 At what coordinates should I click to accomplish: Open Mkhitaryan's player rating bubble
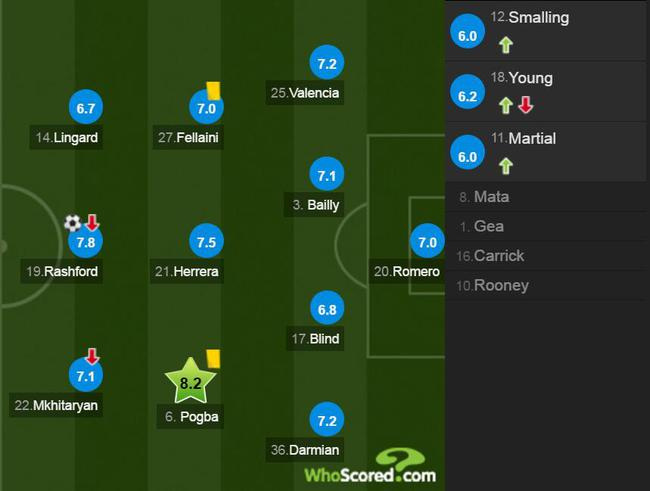pyautogui.click(x=84, y=376)
